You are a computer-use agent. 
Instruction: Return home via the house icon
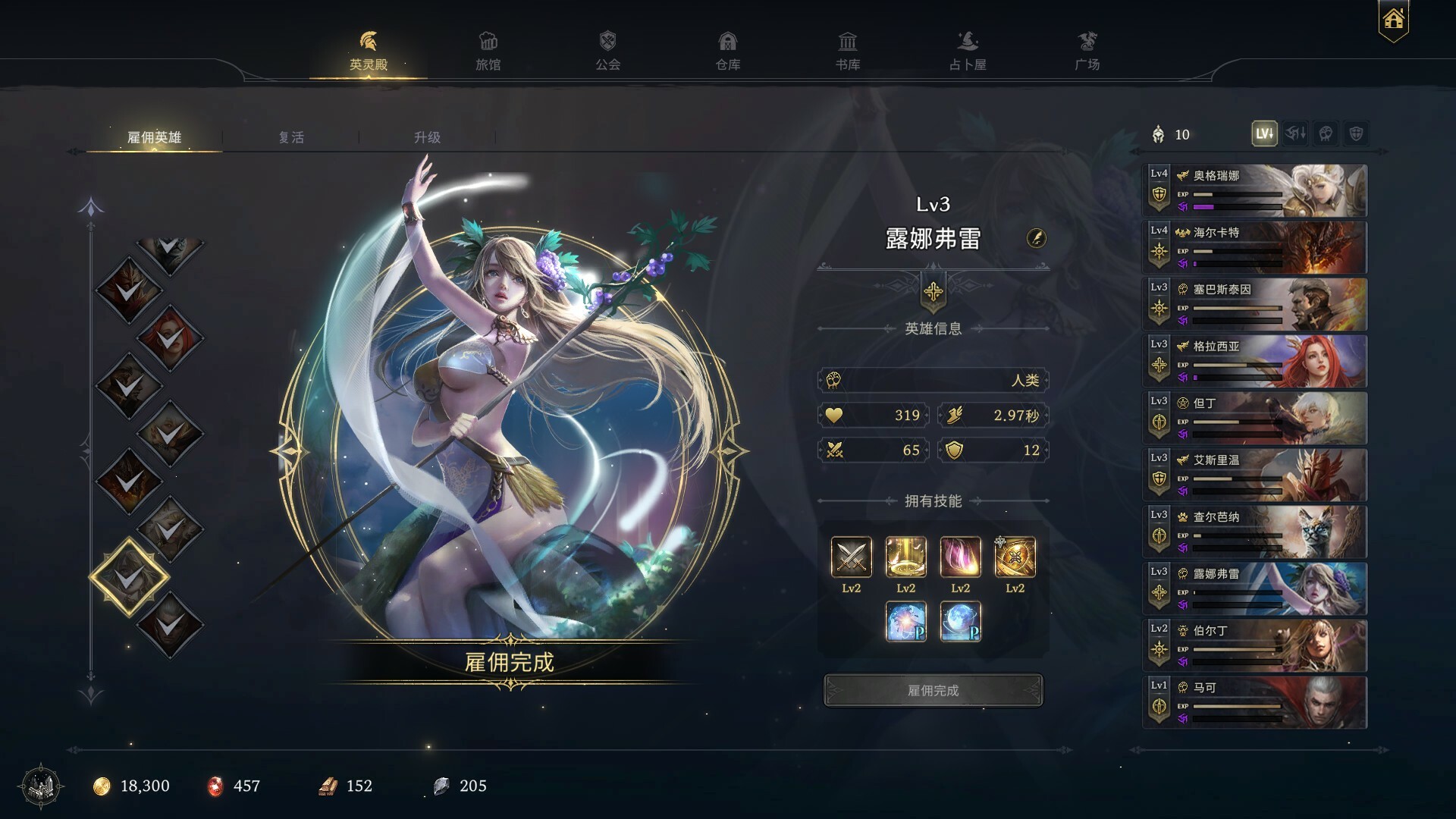point(1393,20)
